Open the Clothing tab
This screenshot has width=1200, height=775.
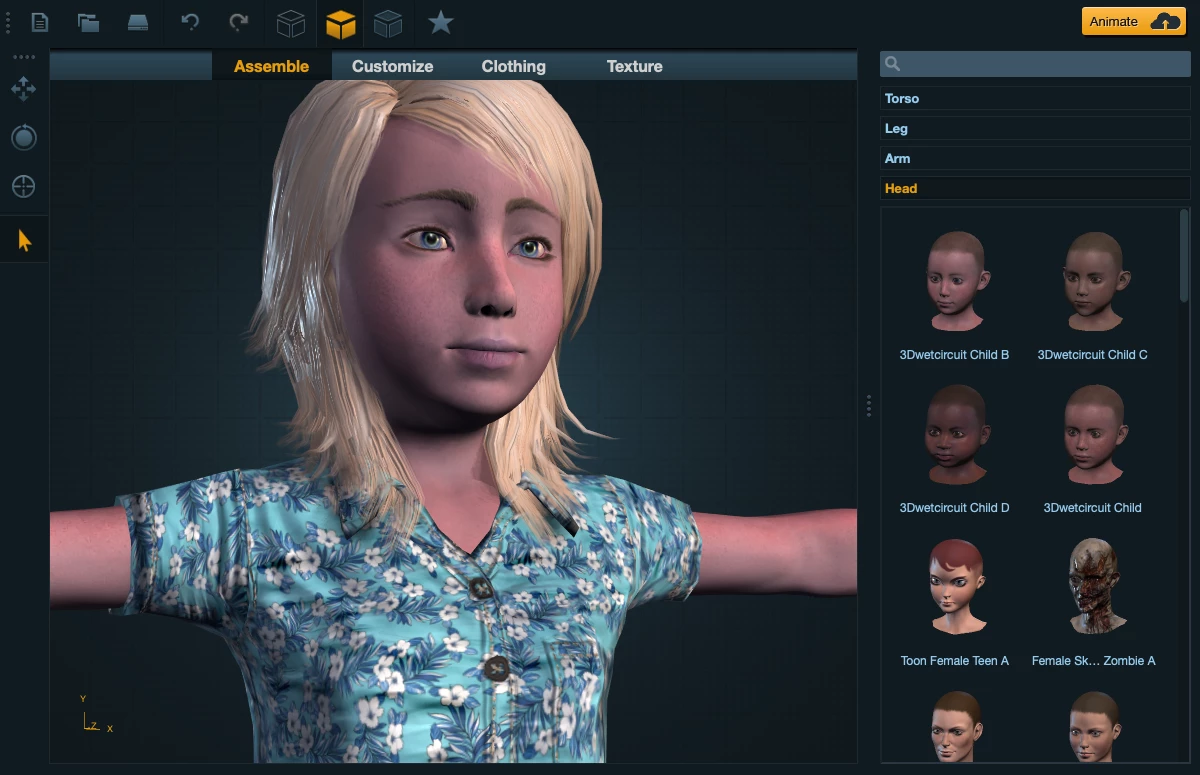click(513, 66)
